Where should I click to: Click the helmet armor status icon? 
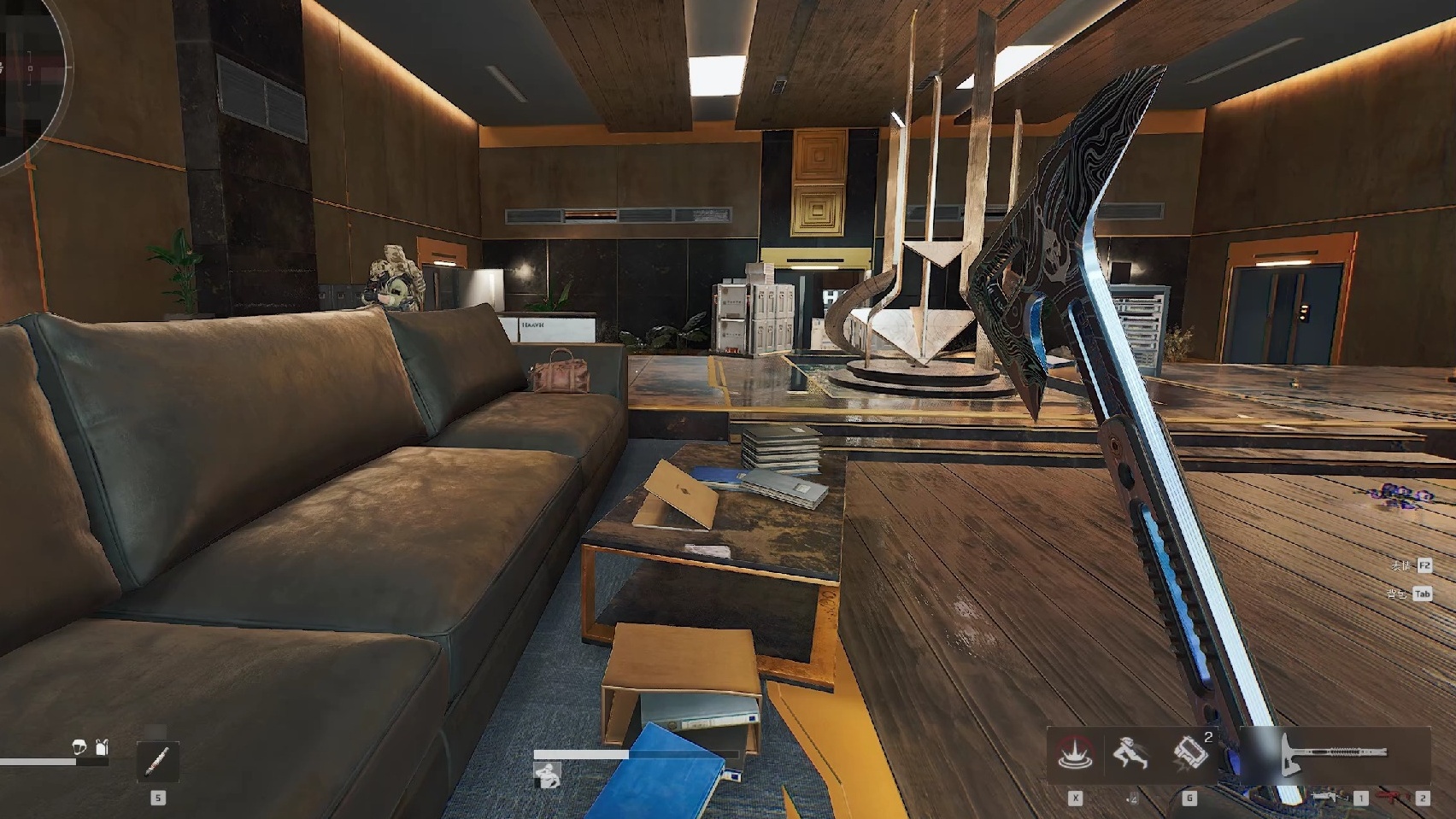(79, 748)
